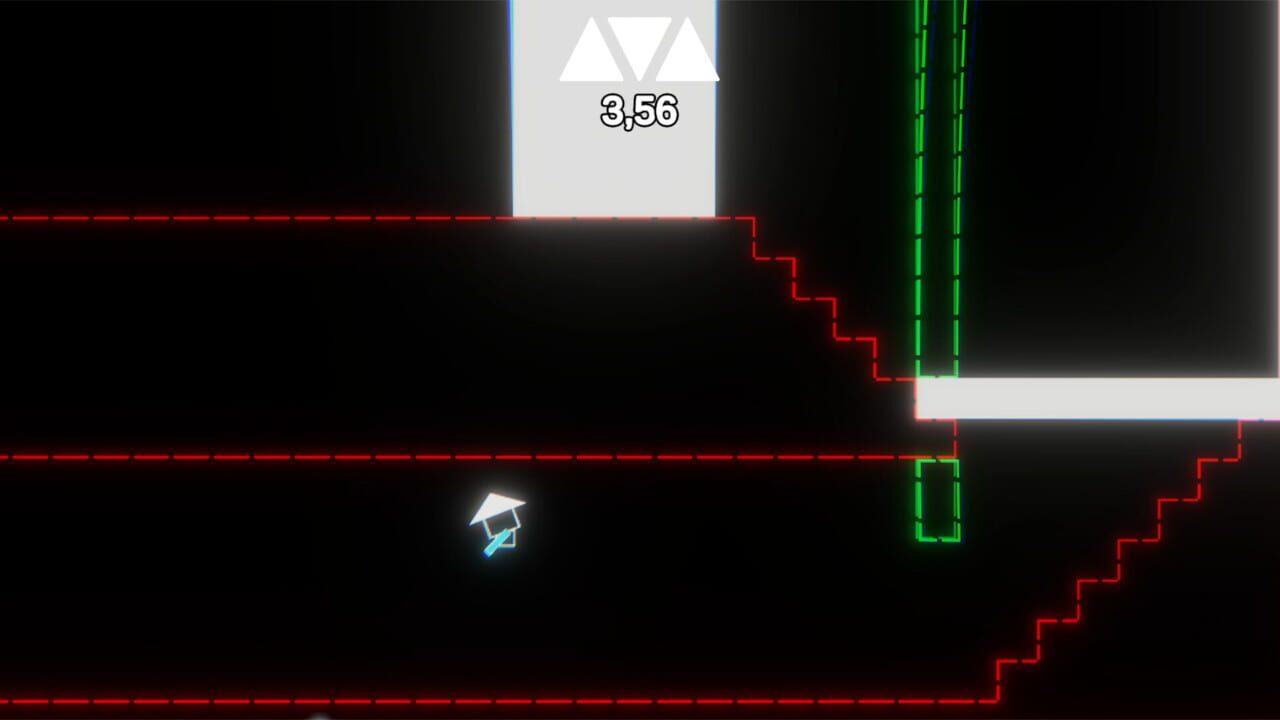Select the character's white pointed hat
The width and height of the screenshot is (1280, 720).
497,507
